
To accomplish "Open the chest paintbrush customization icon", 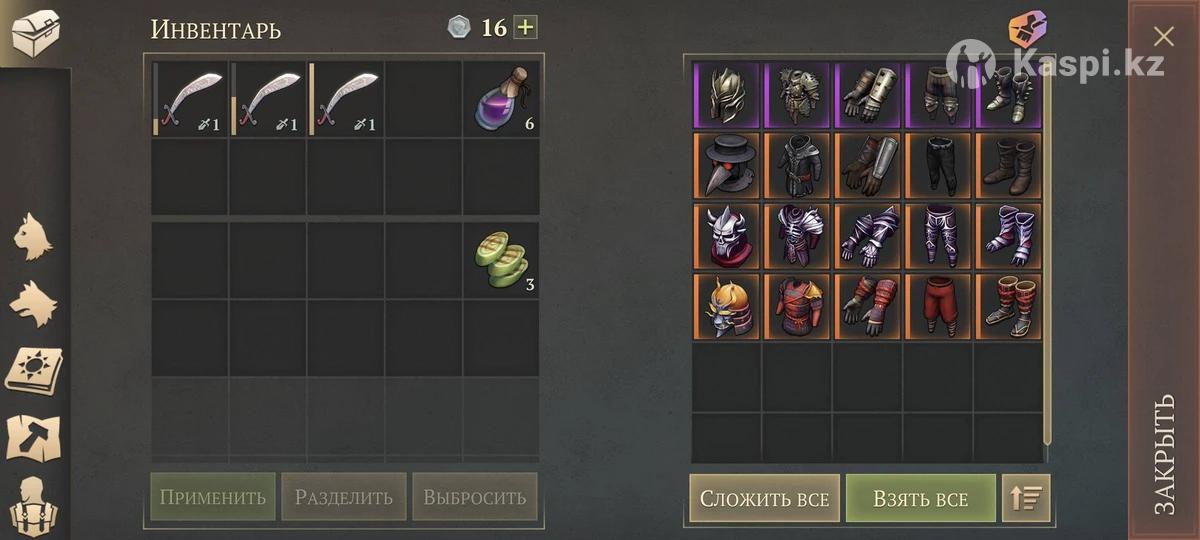I will click(x=1027, y=29).
